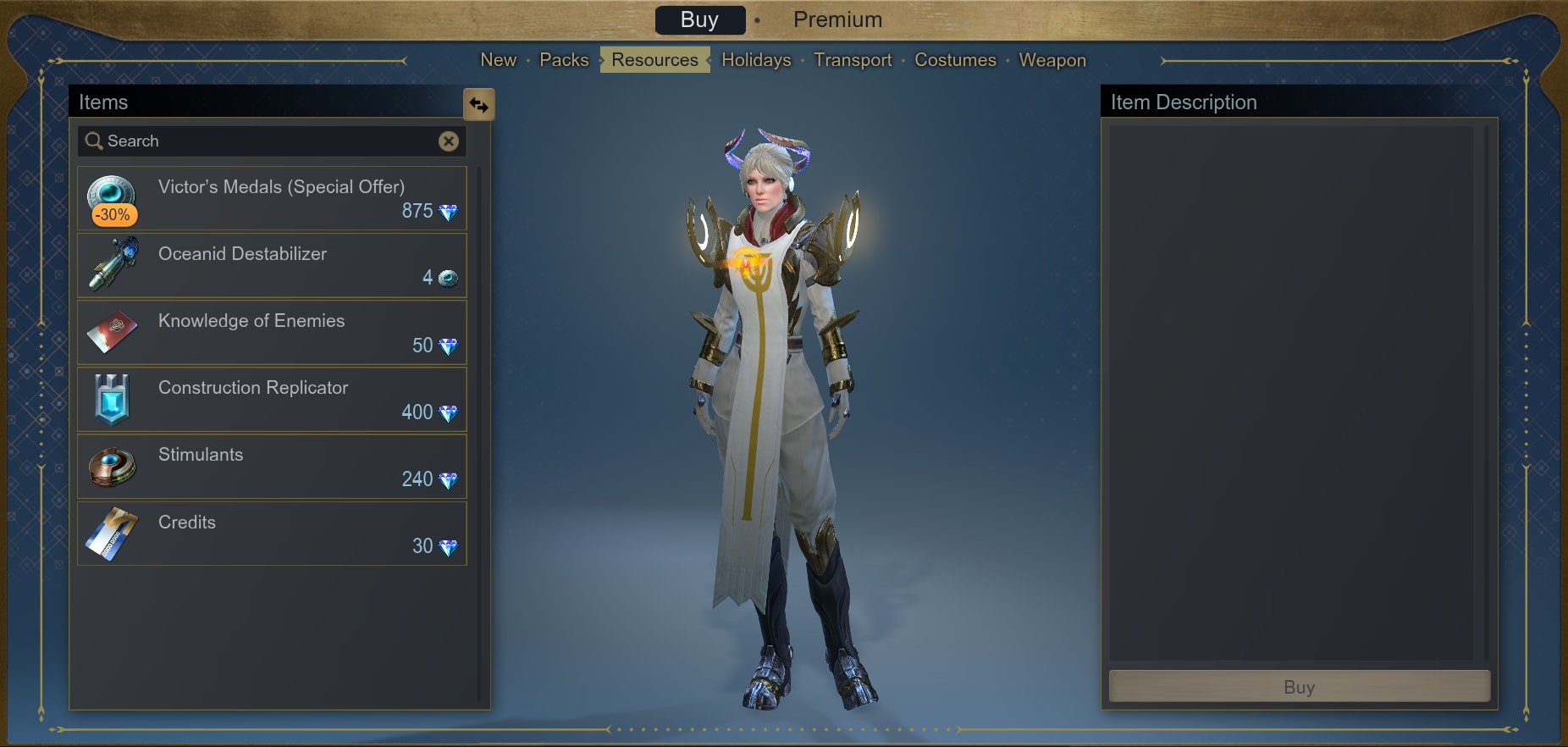Click the -30% discount badge on Victor's Medals
This screenshot has height=747, width=1568.
click(x=115, y=215)
